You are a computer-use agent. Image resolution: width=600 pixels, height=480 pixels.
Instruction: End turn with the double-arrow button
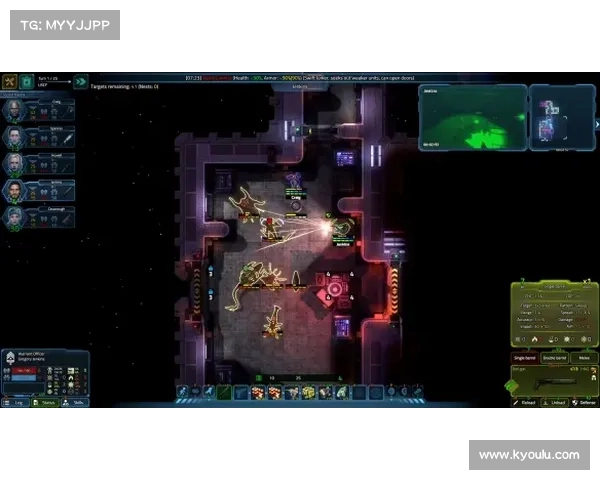click(80, 82)
